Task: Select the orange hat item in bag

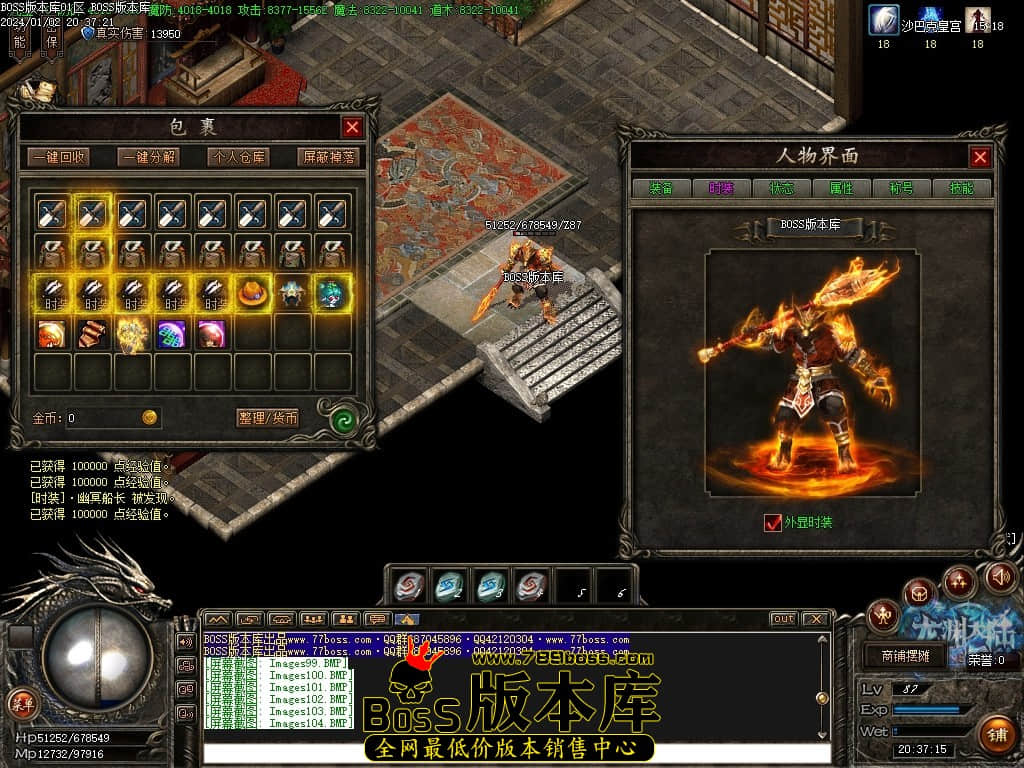Action: click(x=253, y=293)
